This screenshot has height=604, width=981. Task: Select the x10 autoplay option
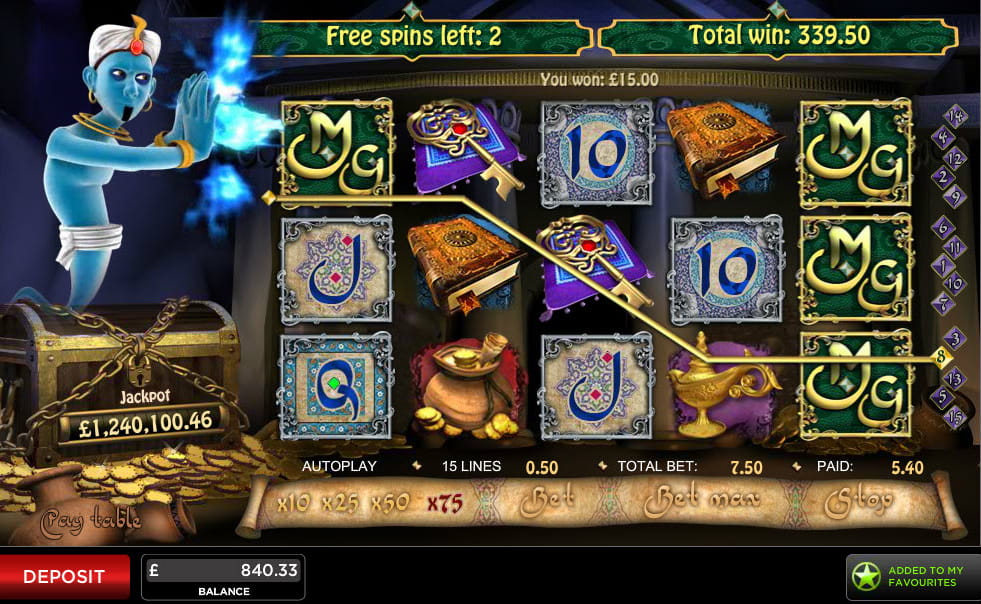pos(293,502)
